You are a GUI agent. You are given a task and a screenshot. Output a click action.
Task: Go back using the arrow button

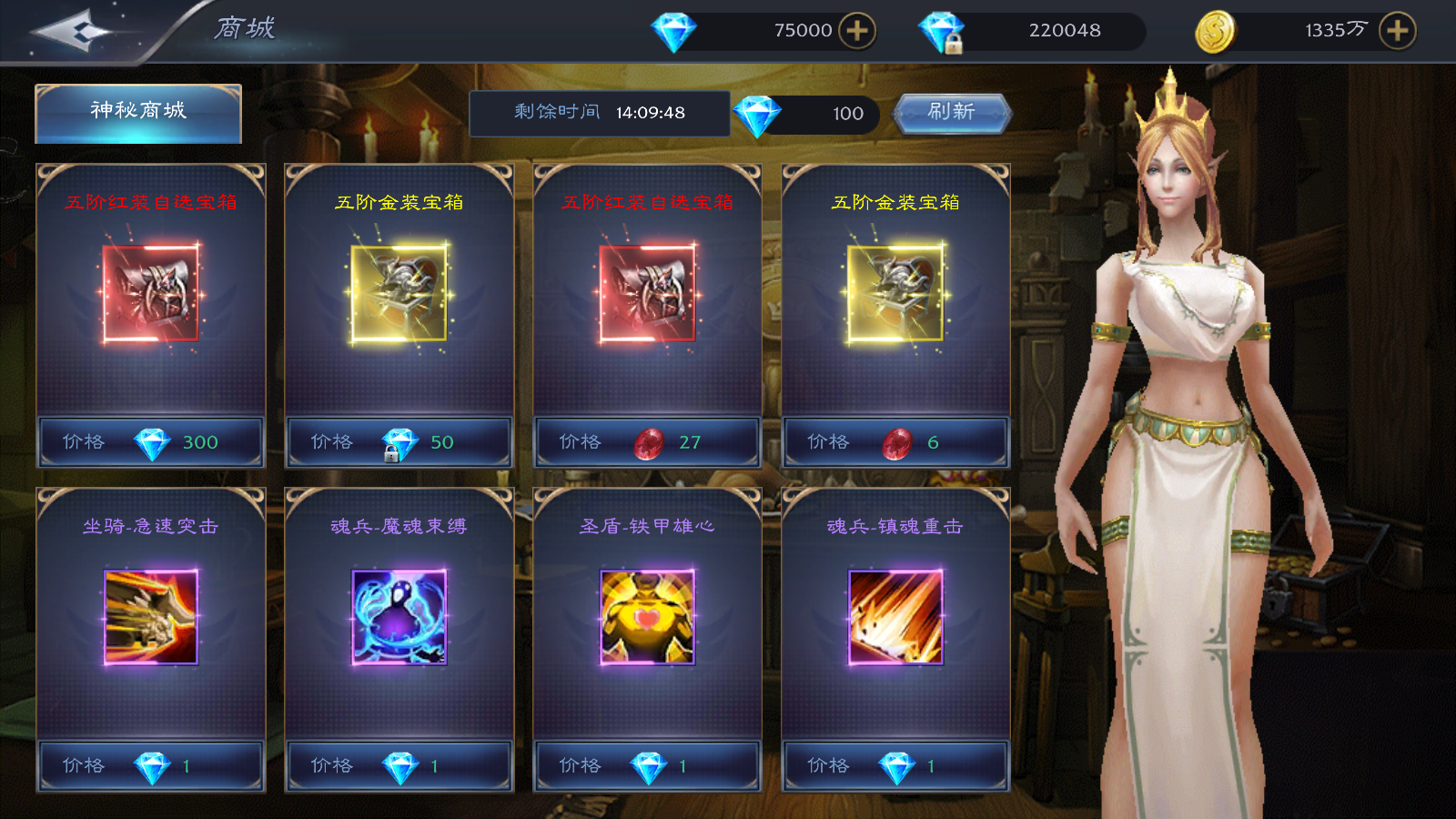click(73, 33)
